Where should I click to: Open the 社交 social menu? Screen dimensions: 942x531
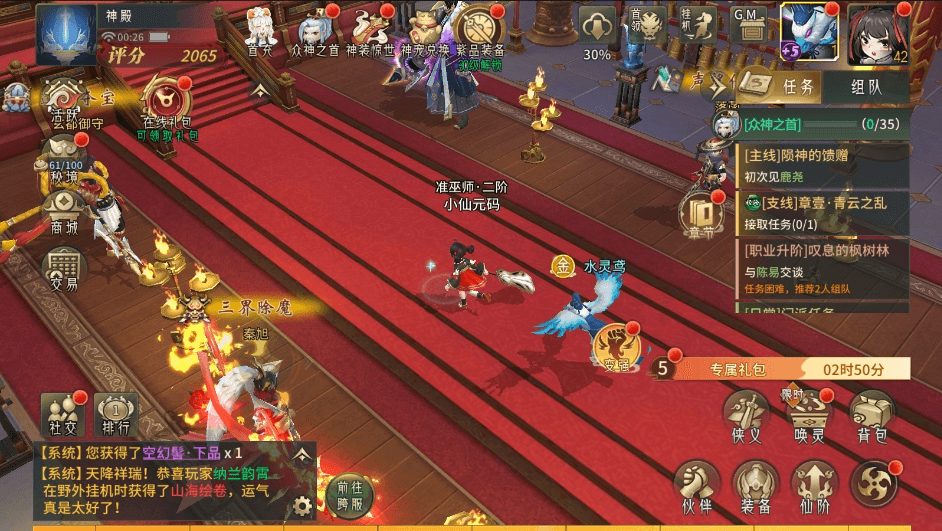point(61,412)
